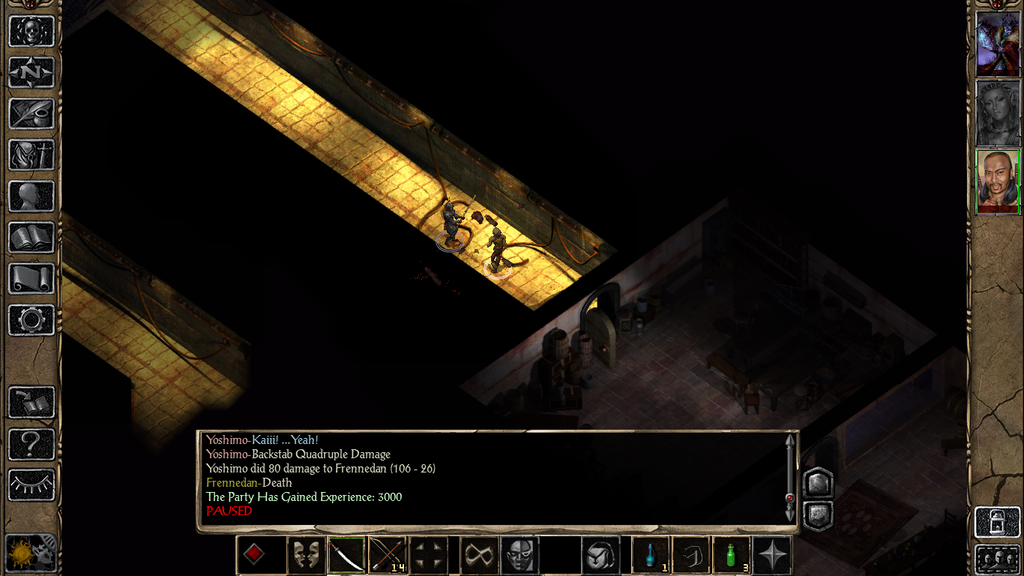Open the area map with the compass button
Viewport: 1024px width, 576px height.
(31, 72)
